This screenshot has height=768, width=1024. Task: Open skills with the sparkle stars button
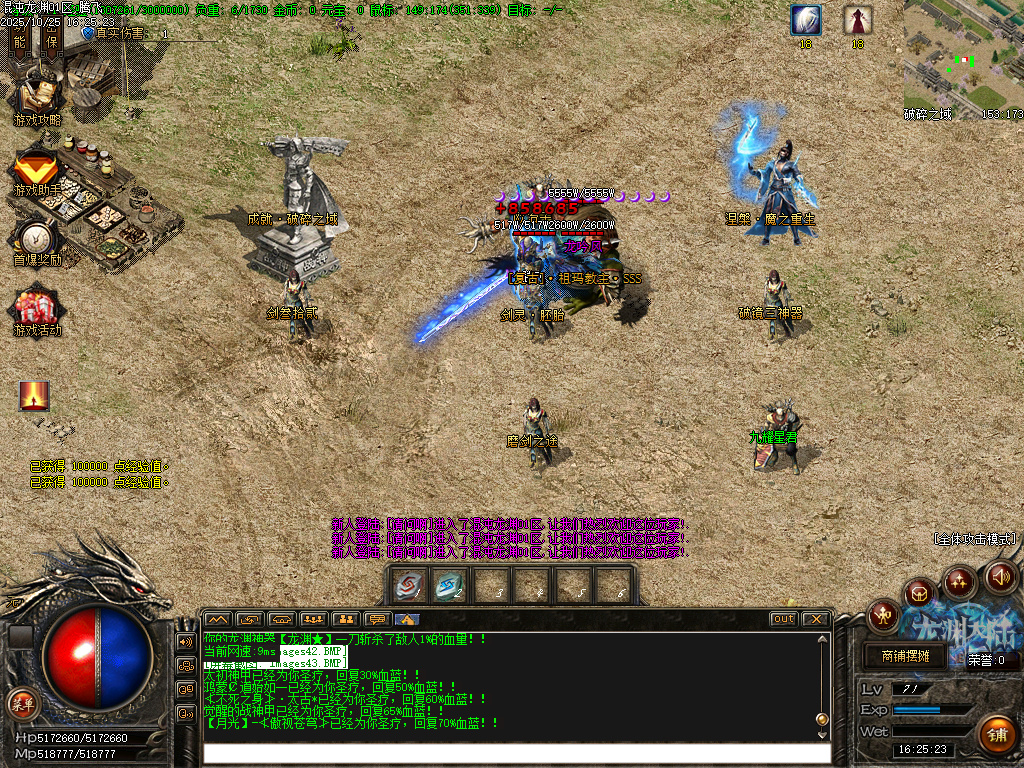(x=960, y=580)
